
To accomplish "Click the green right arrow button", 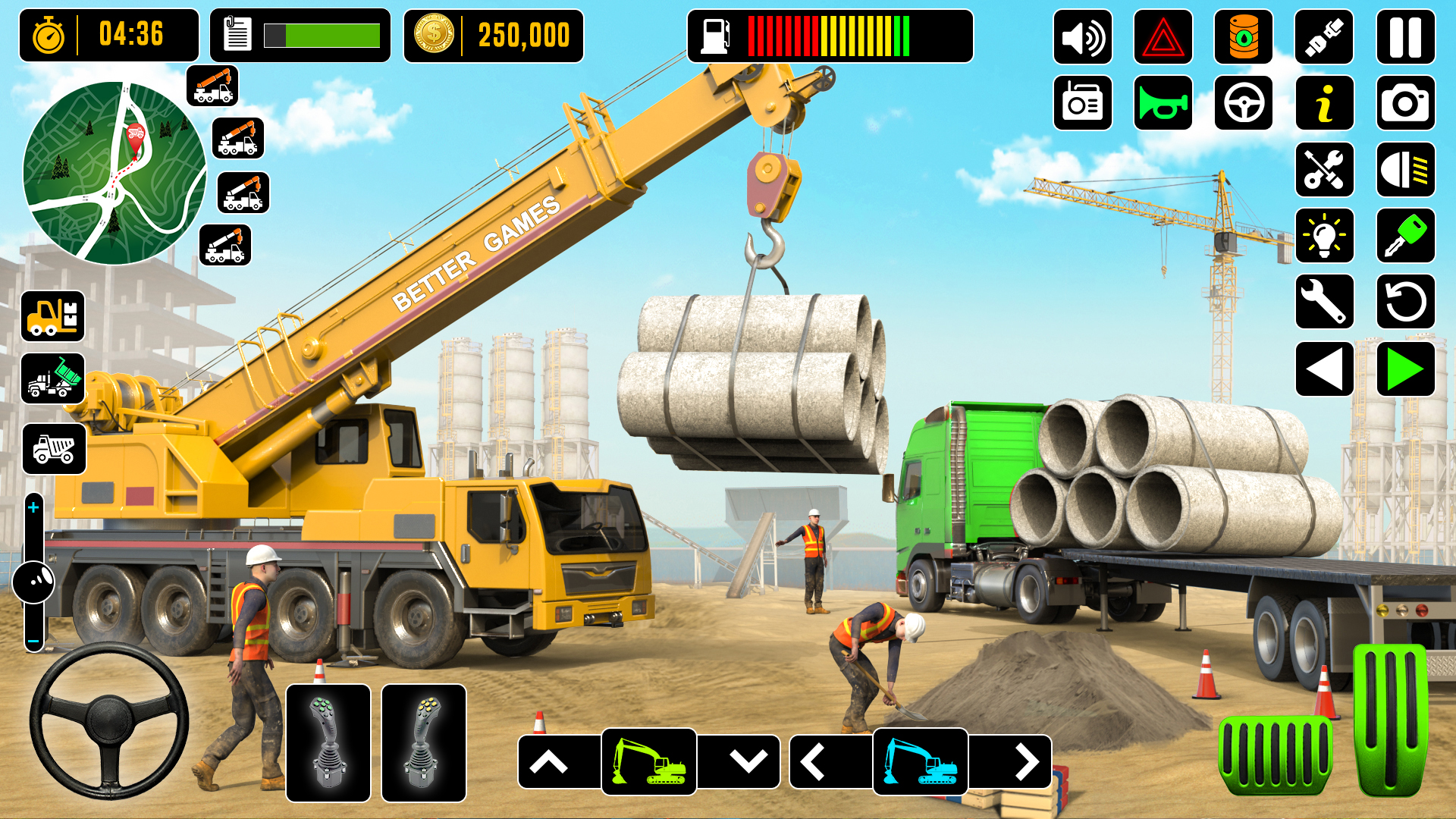I will click(1405, 369).
